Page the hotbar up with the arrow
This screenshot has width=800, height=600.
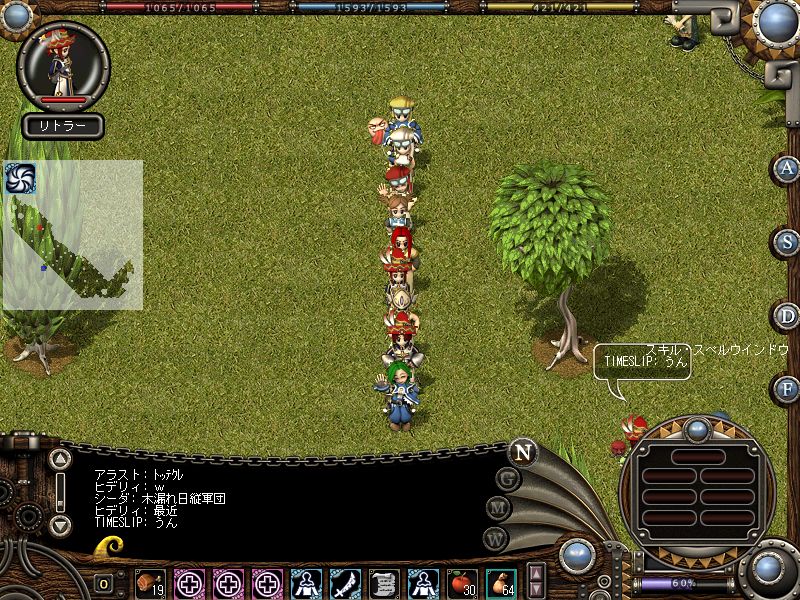[537, 573]
